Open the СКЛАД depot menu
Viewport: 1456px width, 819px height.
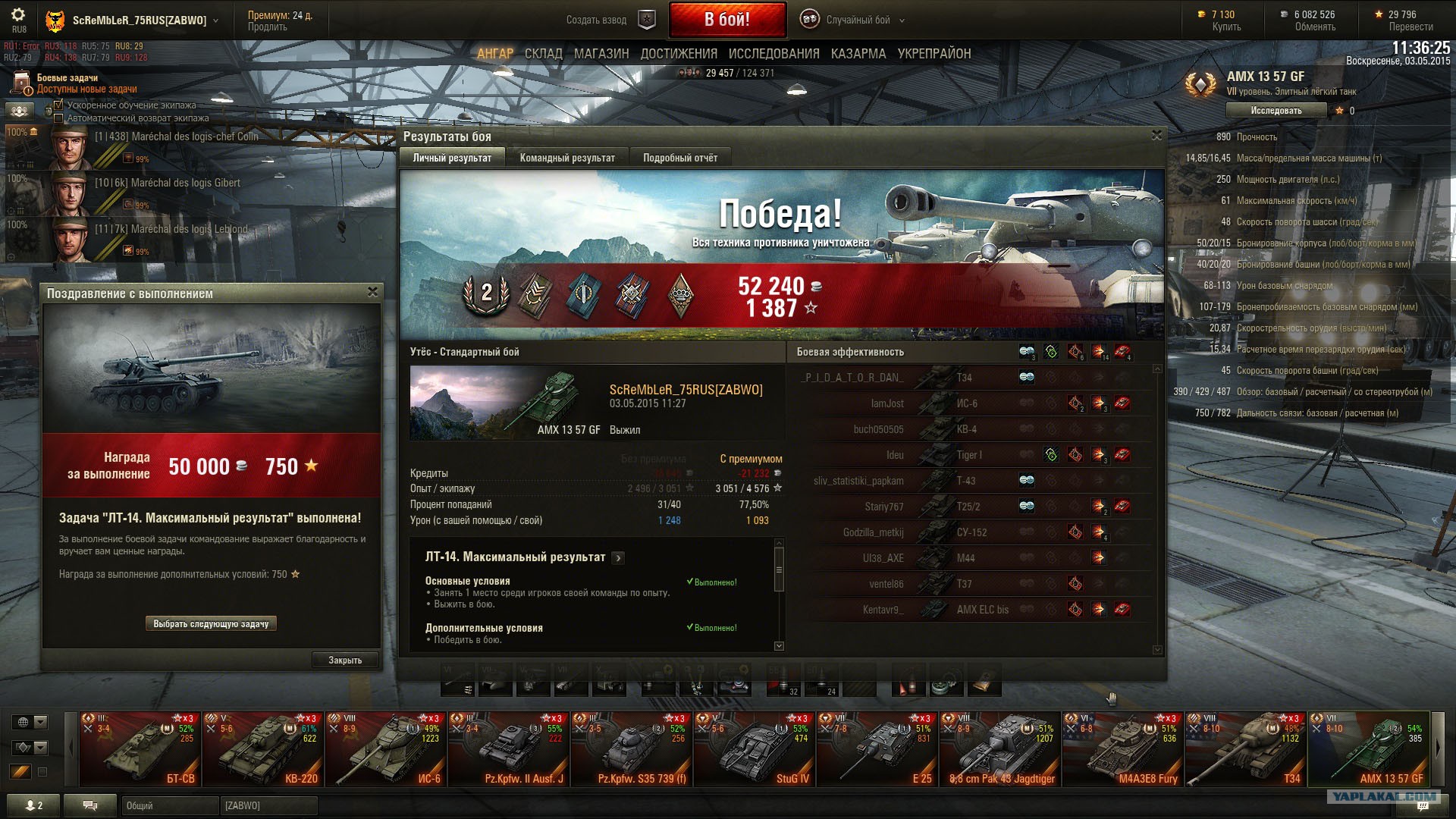tap(543, 54)
